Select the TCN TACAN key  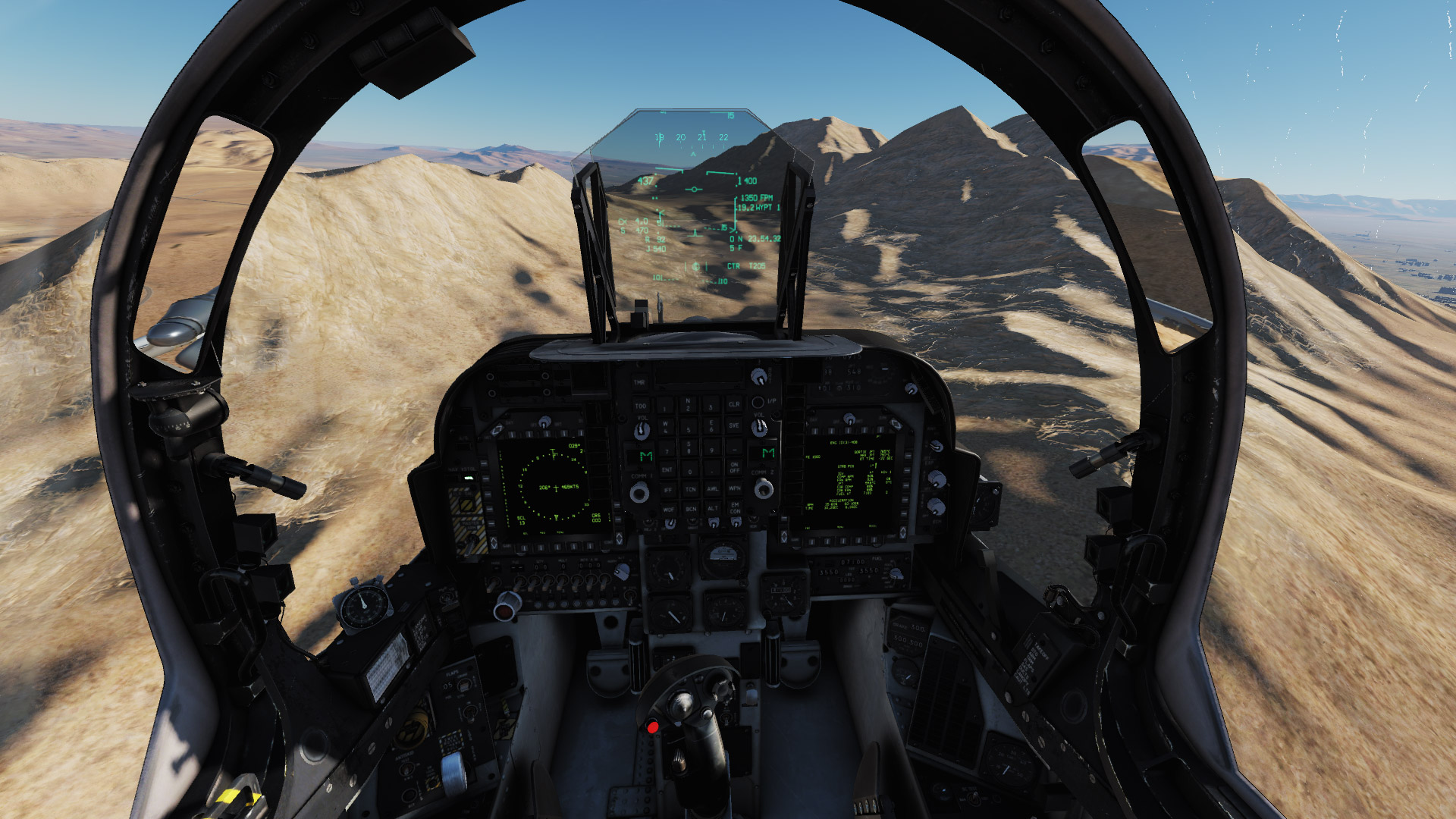(692, 489)
